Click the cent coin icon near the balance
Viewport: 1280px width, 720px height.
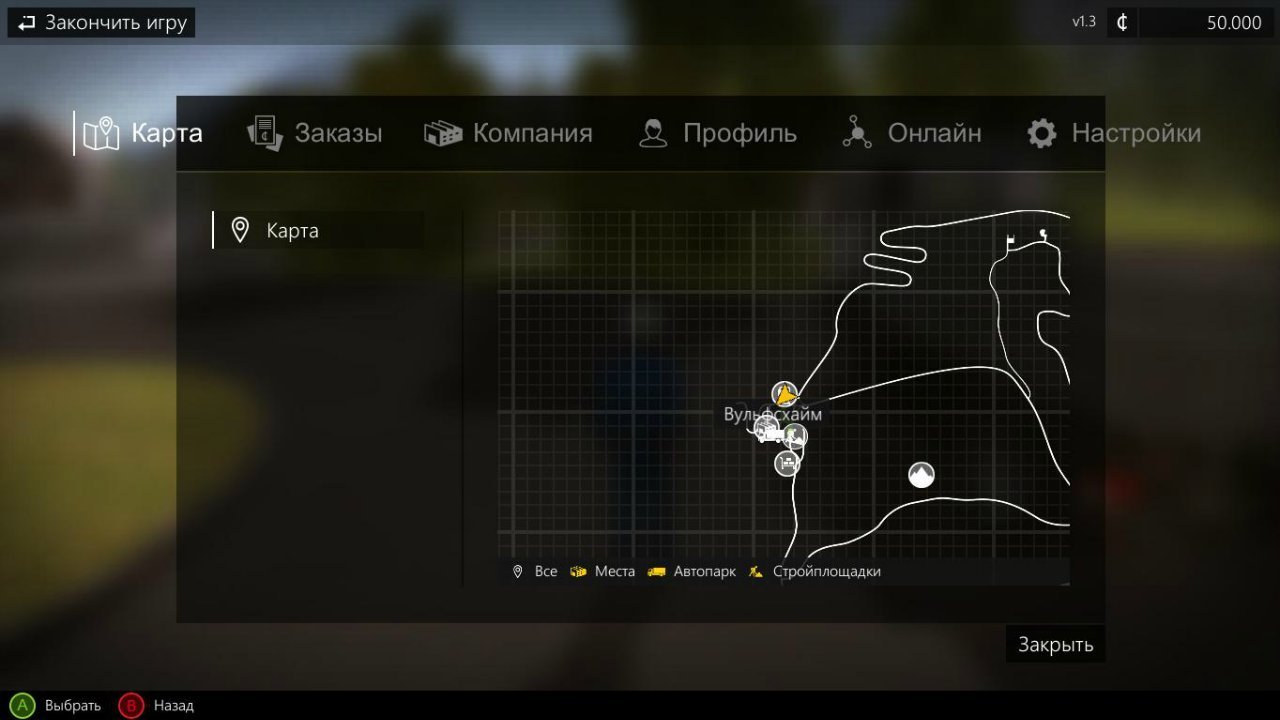[1121, 22]
